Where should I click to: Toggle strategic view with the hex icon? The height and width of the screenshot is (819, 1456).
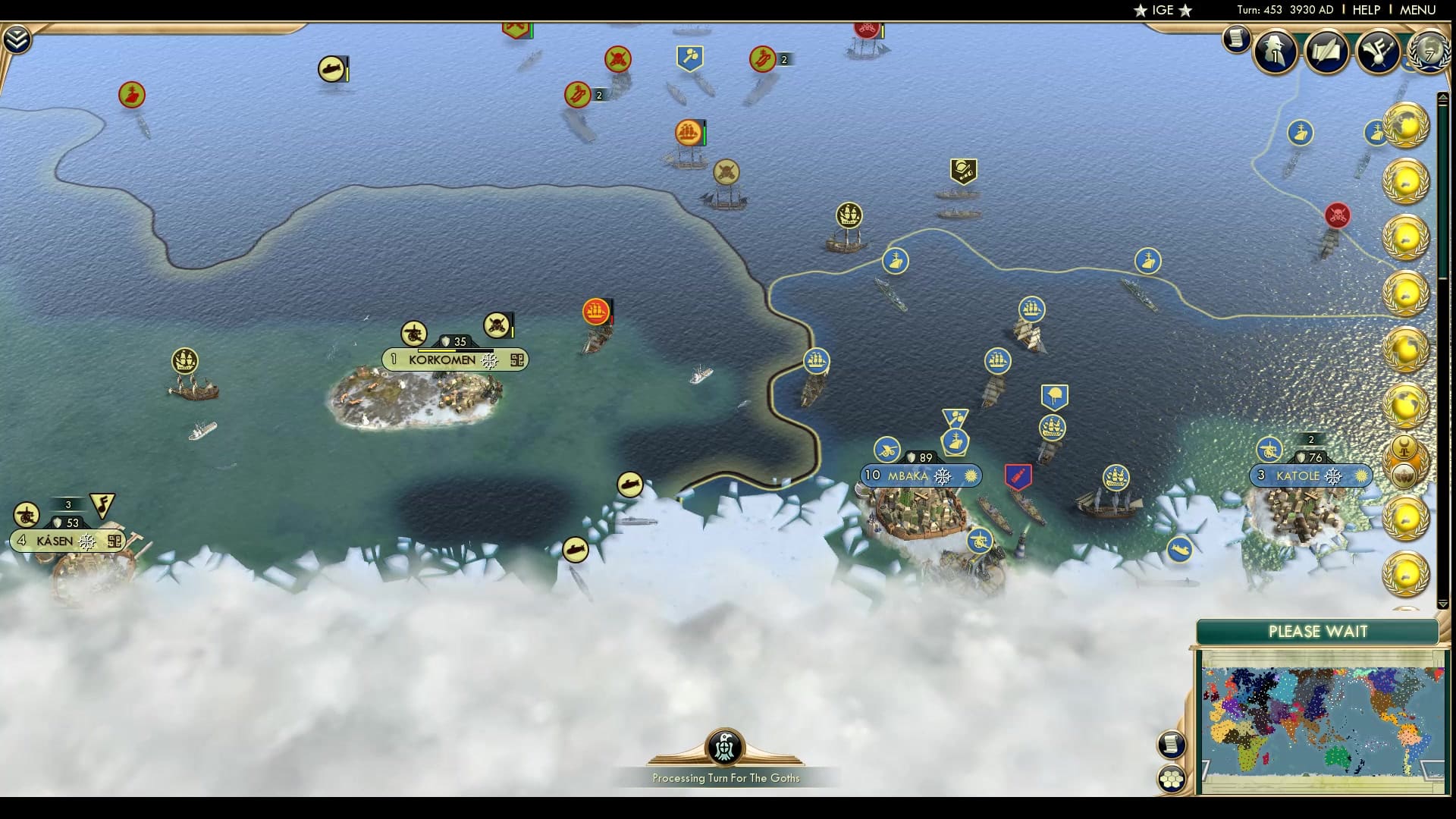click(x=1172, y=778)
